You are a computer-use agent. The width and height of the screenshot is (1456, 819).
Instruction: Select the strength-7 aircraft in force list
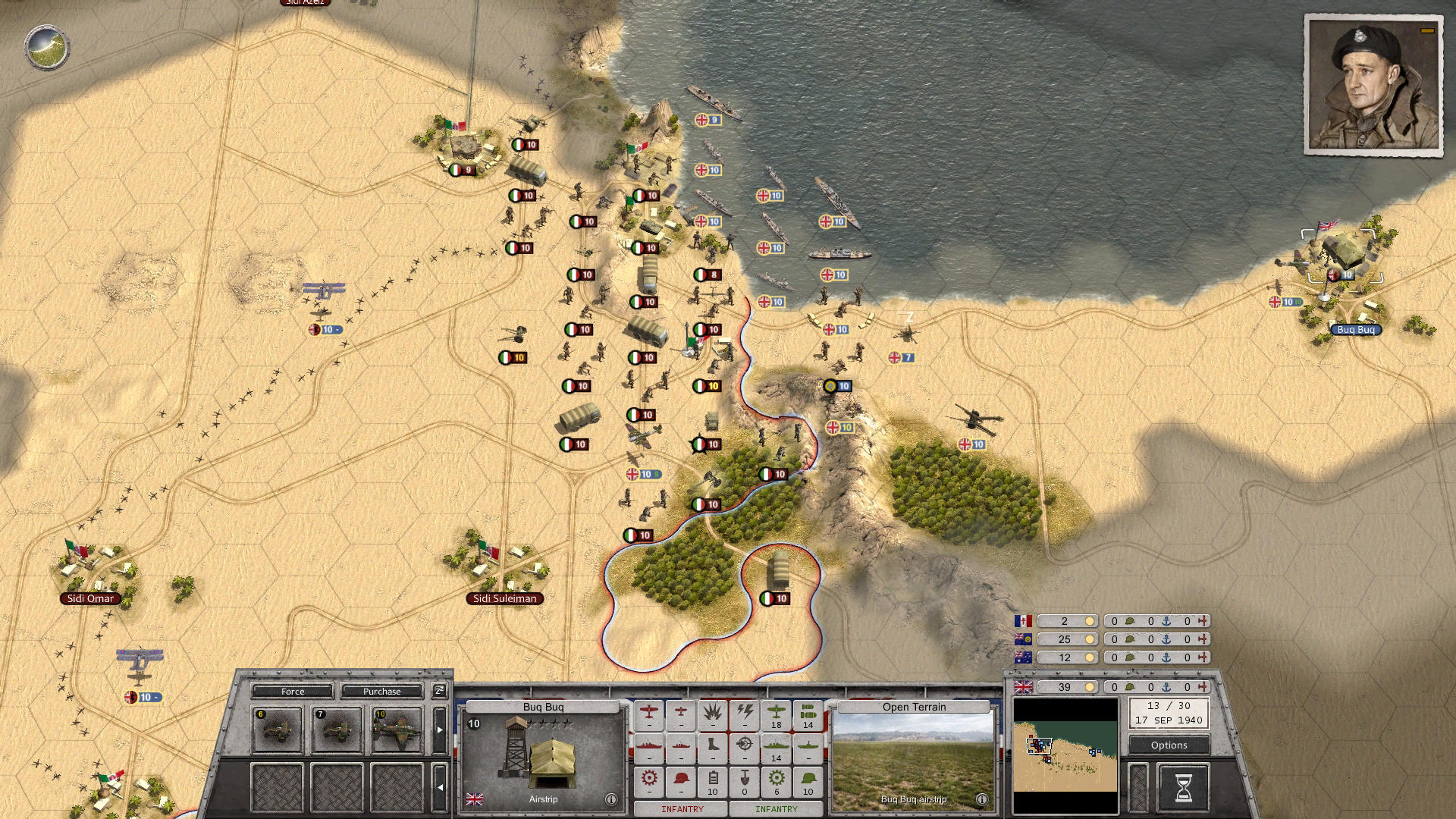click(x=337, y=730)
